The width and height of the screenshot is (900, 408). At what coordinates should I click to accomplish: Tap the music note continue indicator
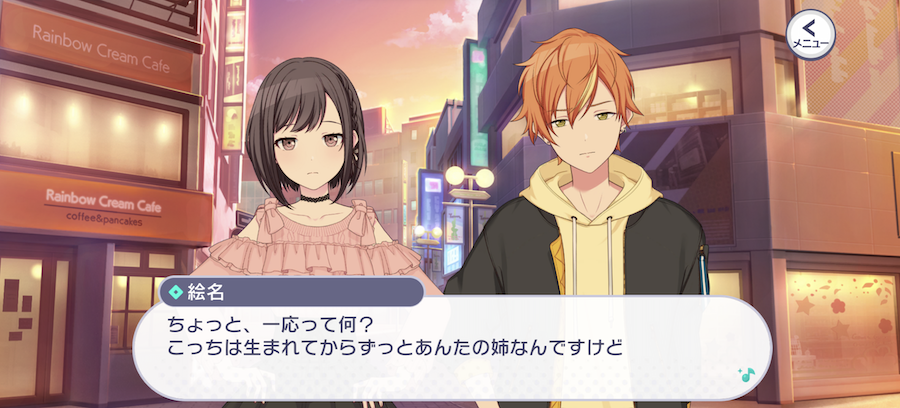tap(744, 372)
